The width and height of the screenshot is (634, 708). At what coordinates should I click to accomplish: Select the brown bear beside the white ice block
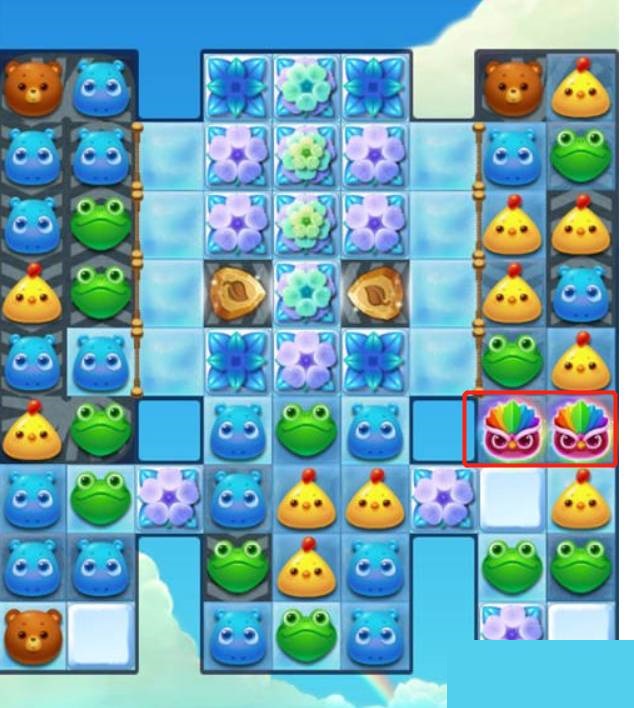coord(33,633)
